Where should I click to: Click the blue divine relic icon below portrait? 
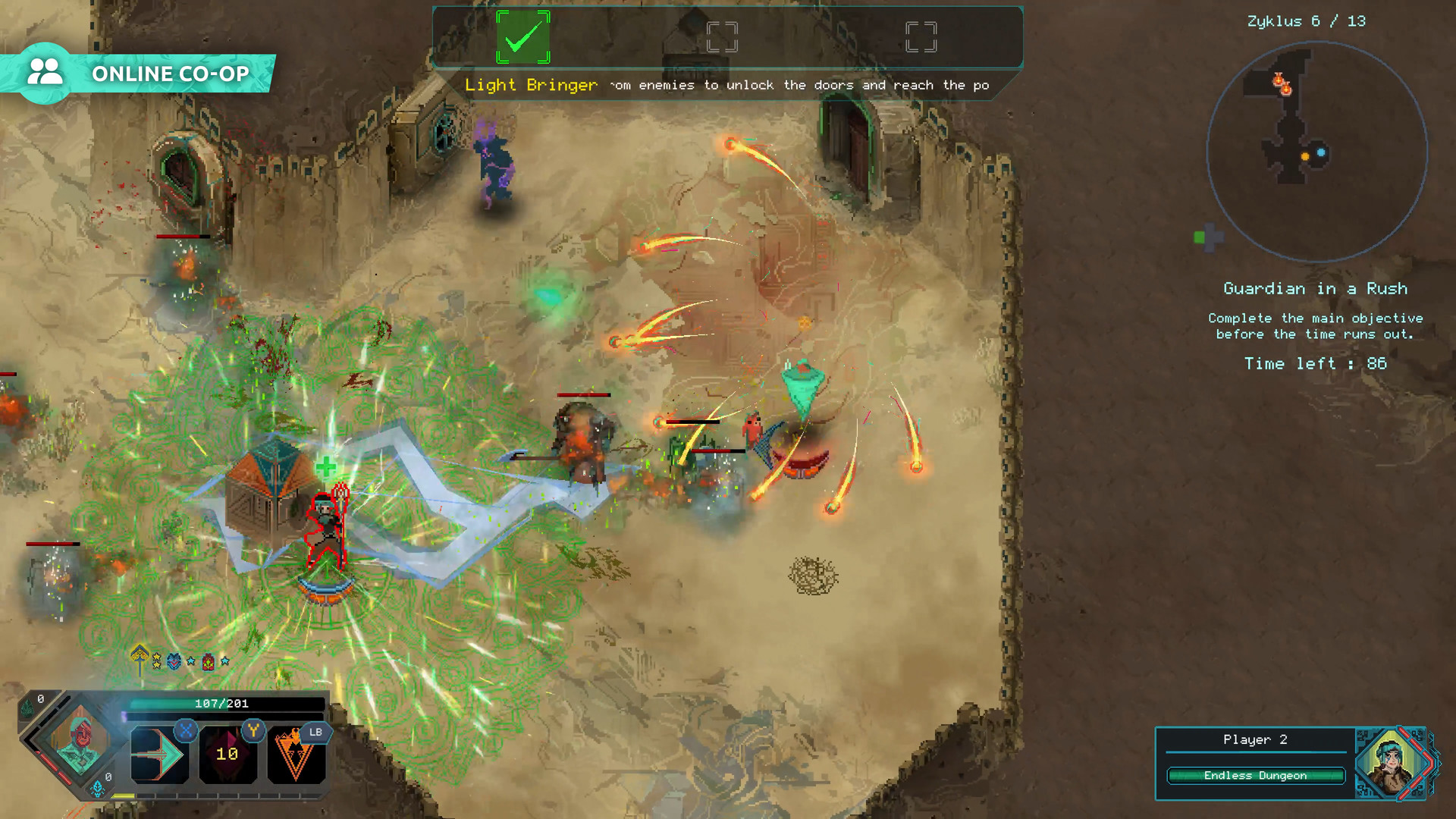99,789
